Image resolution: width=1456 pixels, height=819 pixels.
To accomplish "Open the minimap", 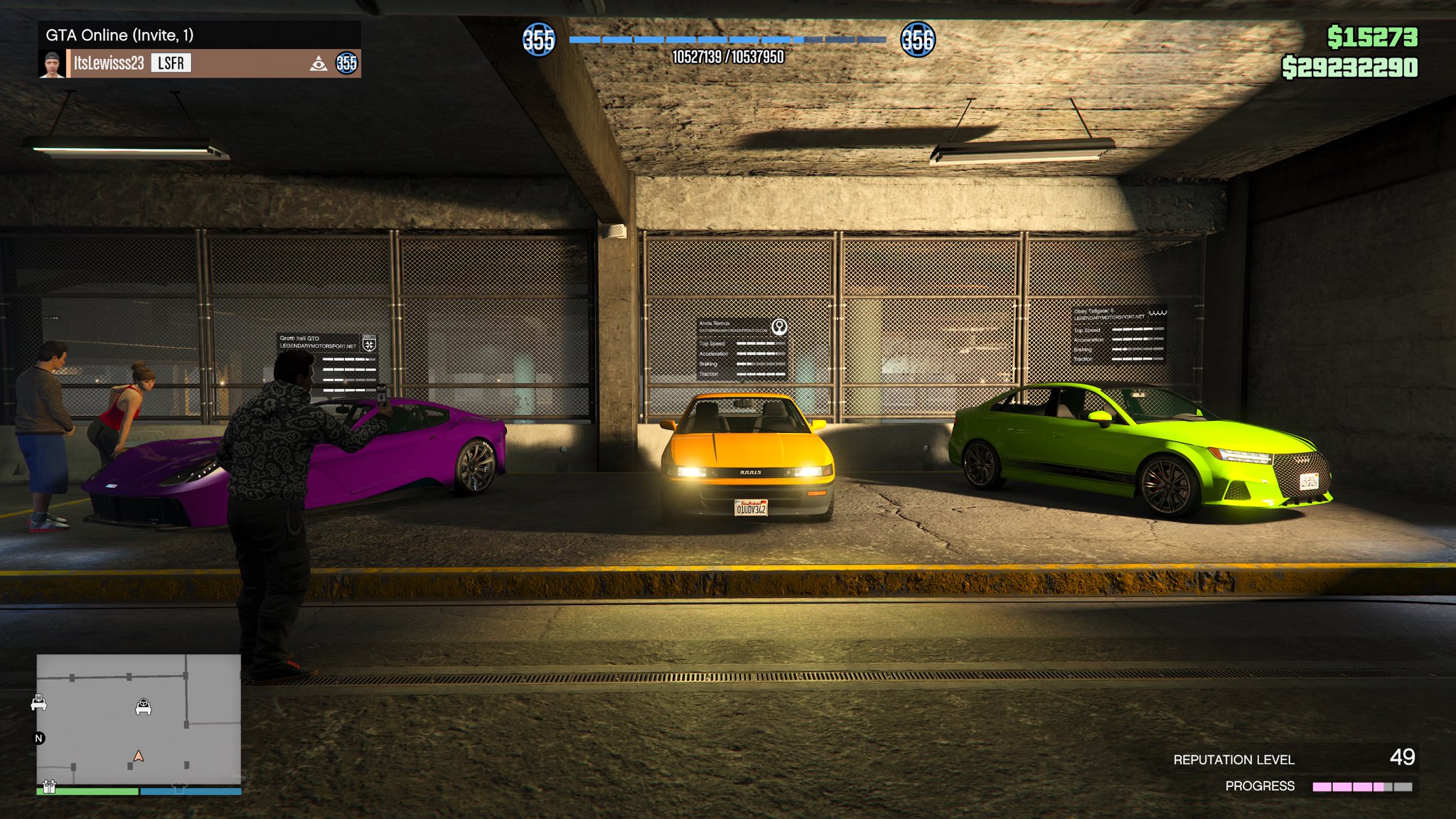I will click(x=139, y=718).
